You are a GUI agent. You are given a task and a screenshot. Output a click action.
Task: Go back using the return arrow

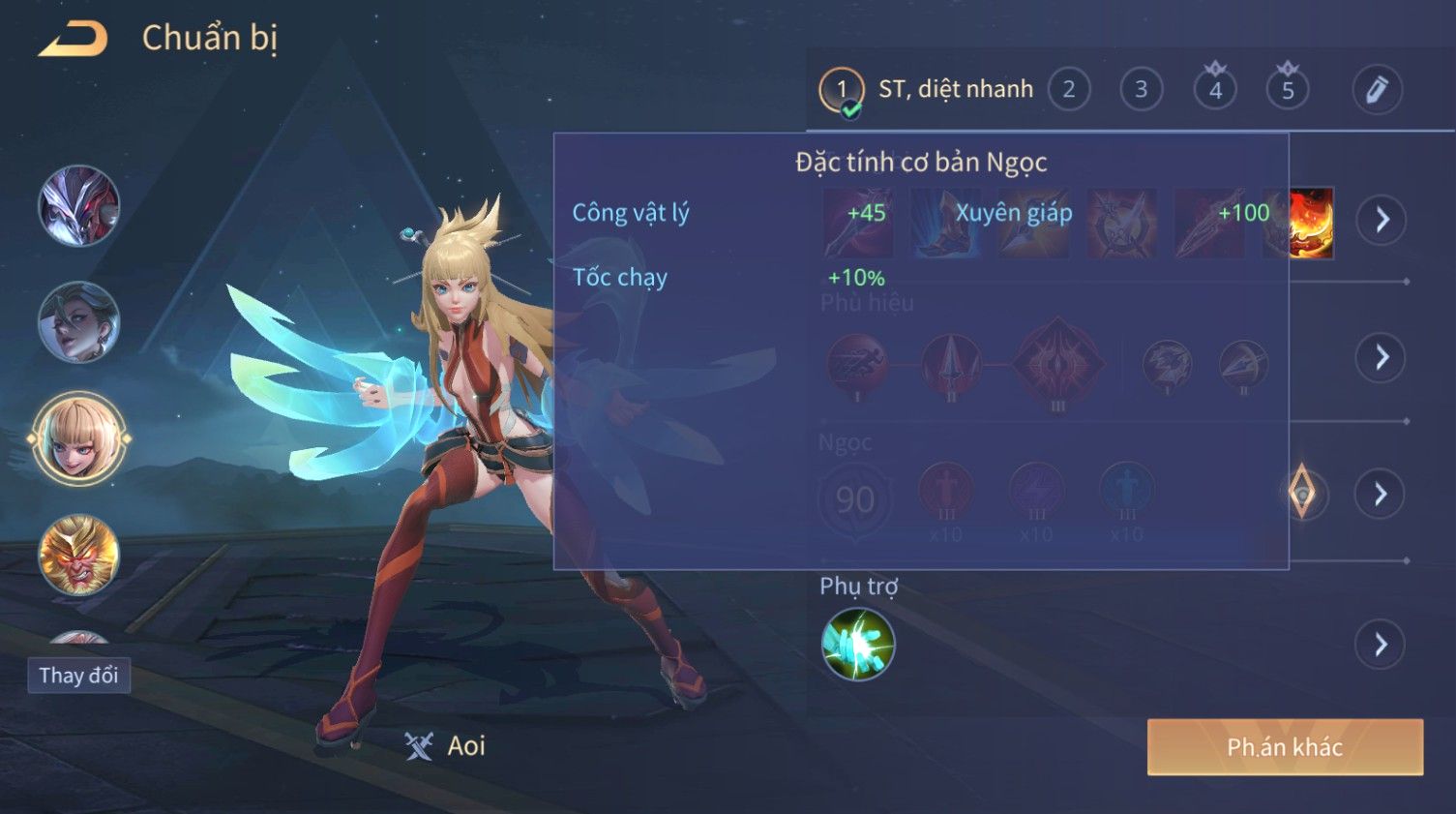[x=74, y=39]
